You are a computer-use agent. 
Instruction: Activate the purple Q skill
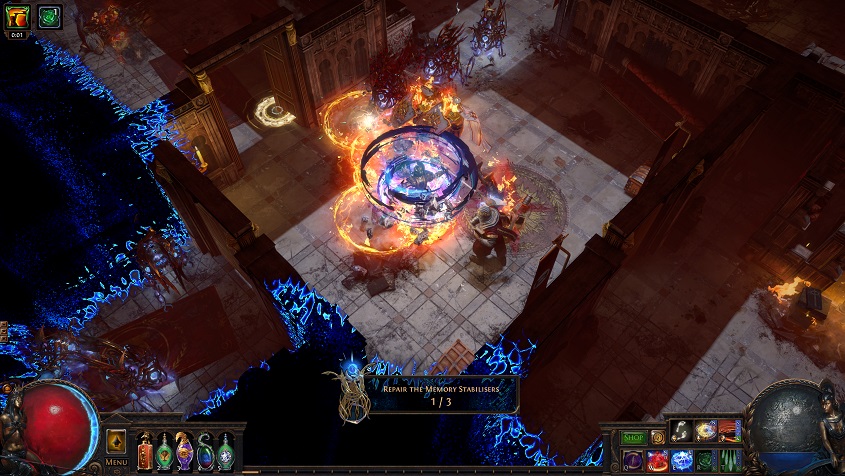pyautogui.click(x=634, y=460)
